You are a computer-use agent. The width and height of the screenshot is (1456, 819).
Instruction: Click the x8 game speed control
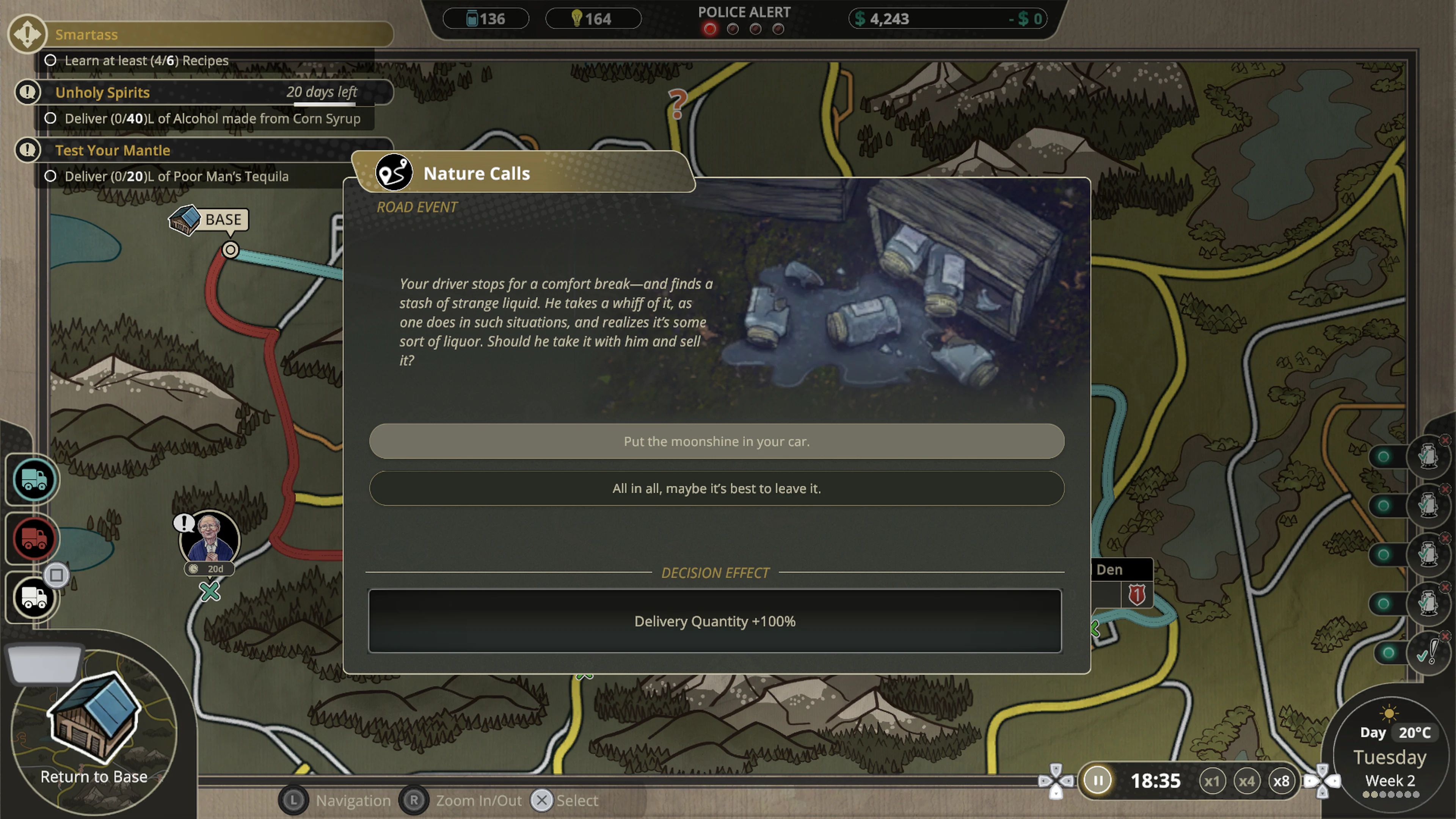pos(1282,781)
